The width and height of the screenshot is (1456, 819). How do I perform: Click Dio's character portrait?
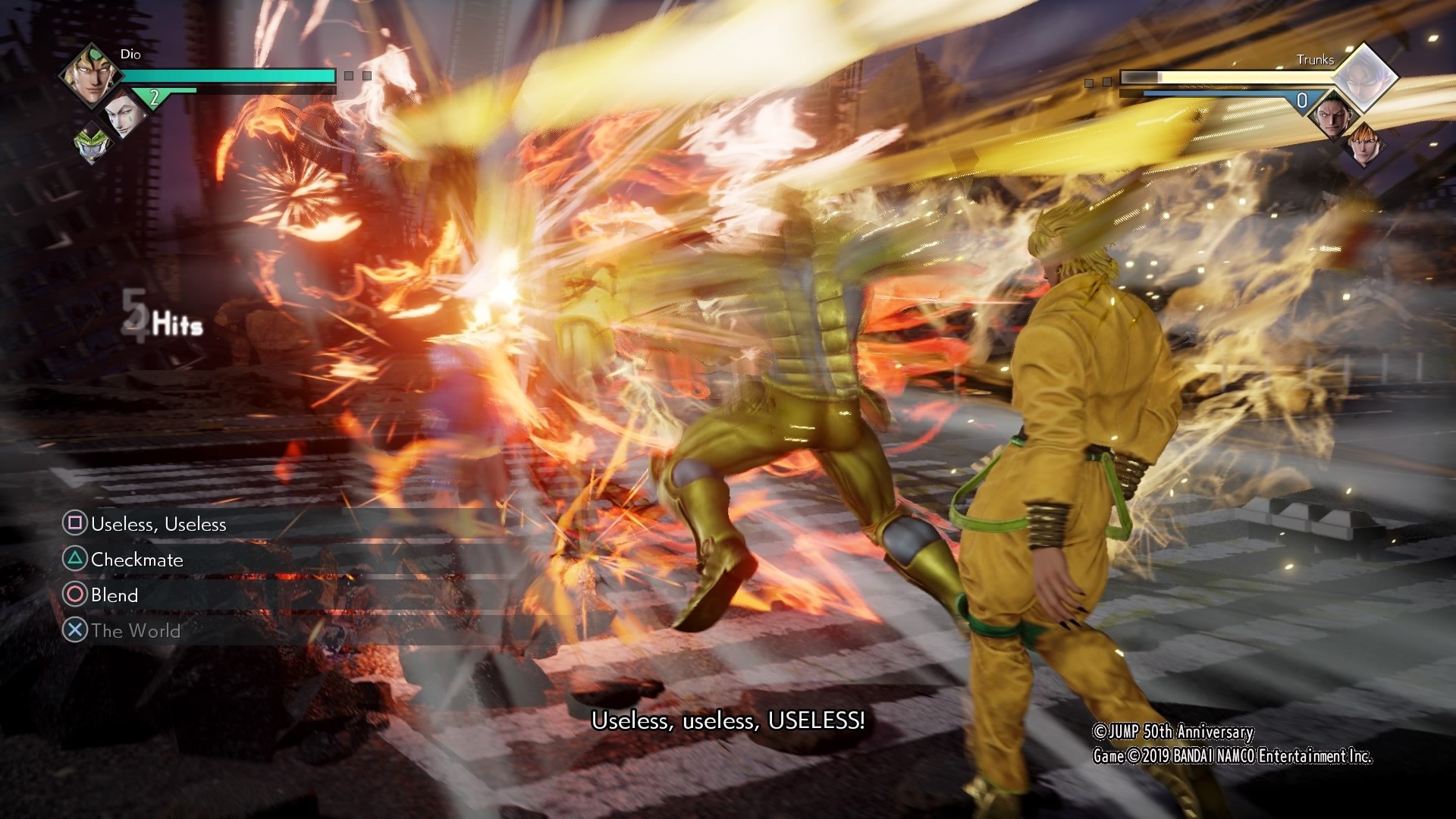(x=91, y=75)
